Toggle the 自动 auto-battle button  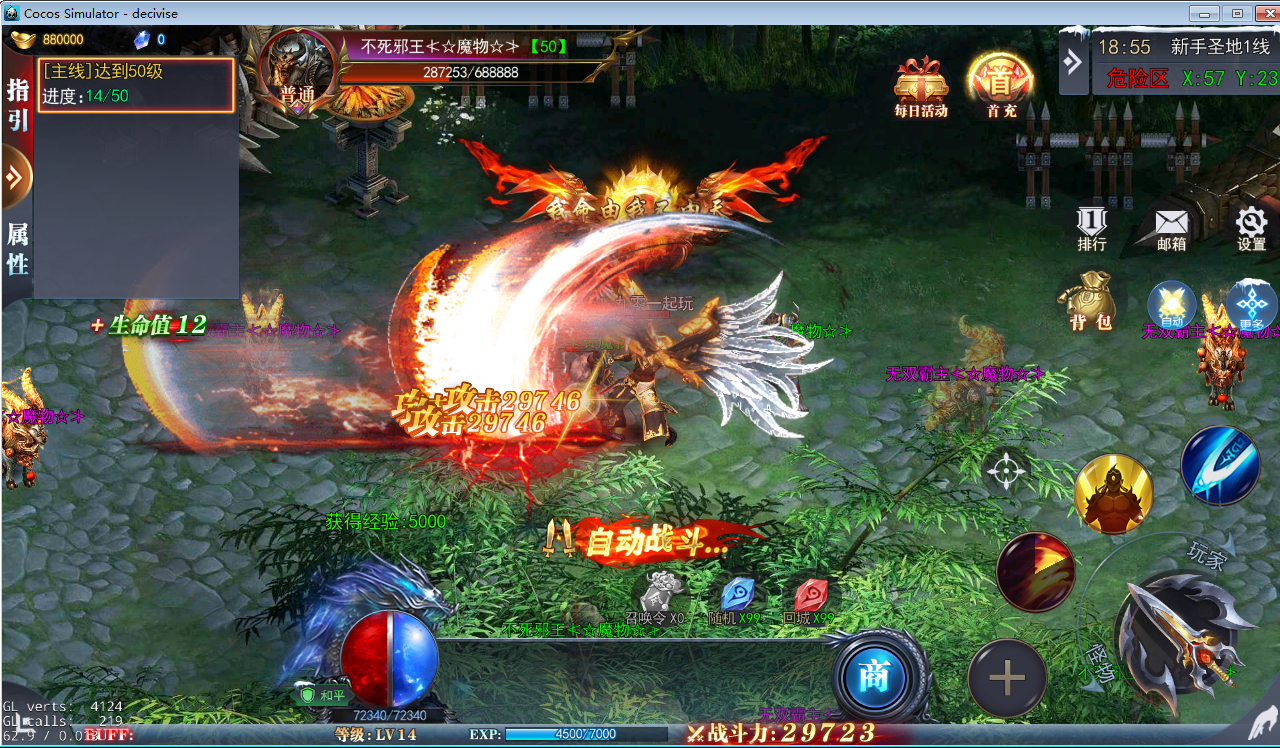click(x=1171, y=305)
